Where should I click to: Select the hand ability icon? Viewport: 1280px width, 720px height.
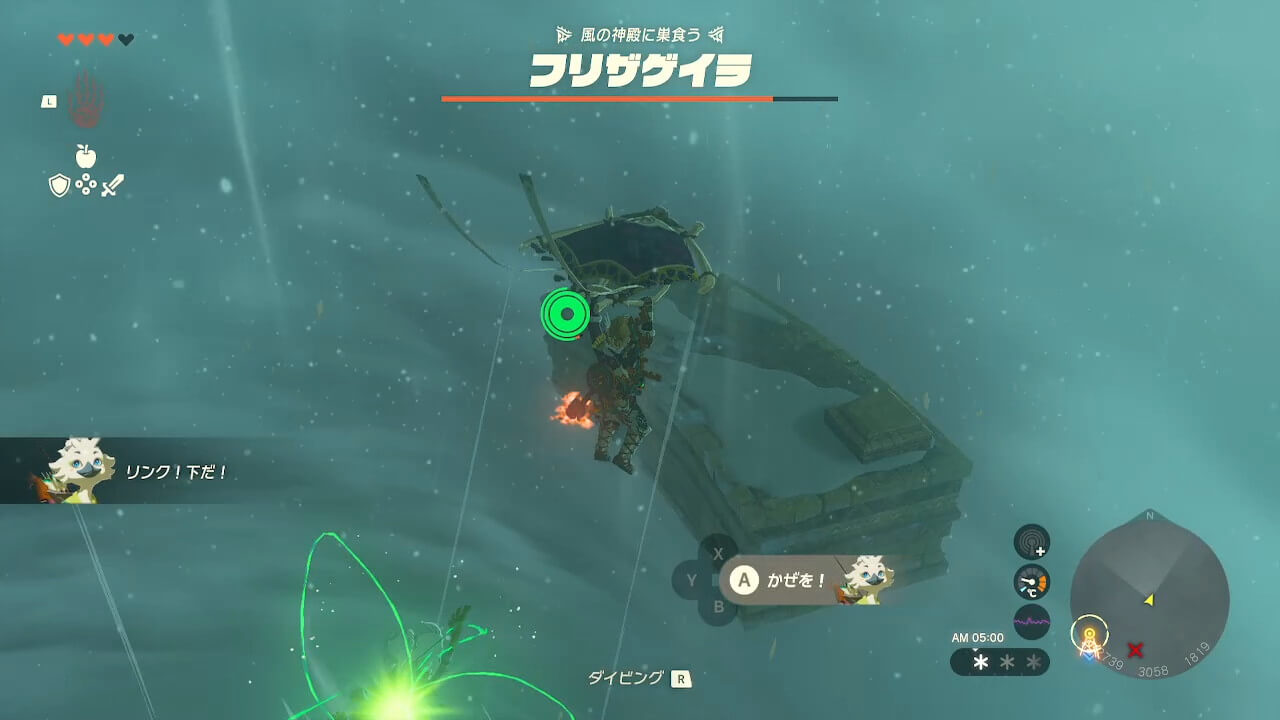(x=87, y=100)
